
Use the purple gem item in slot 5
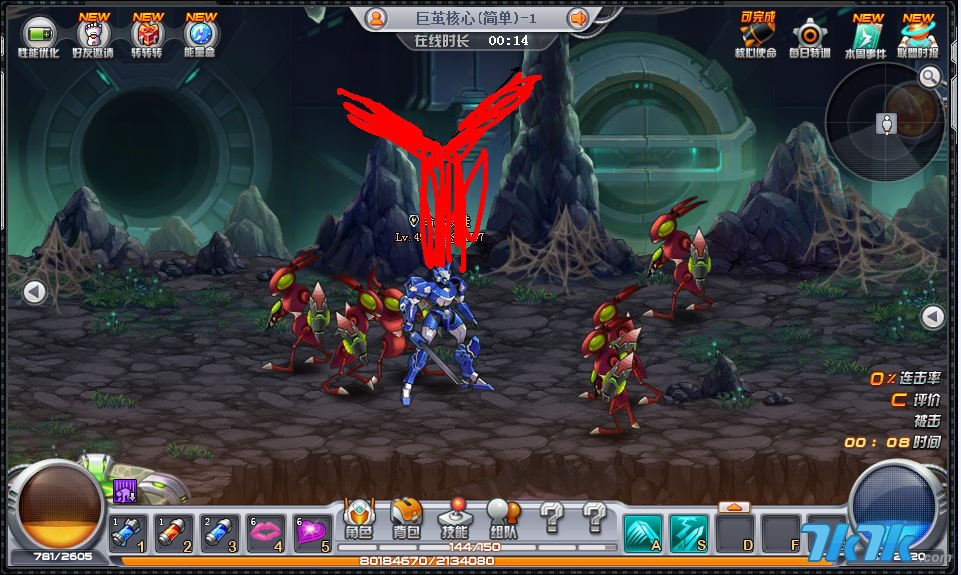(312, 533)
